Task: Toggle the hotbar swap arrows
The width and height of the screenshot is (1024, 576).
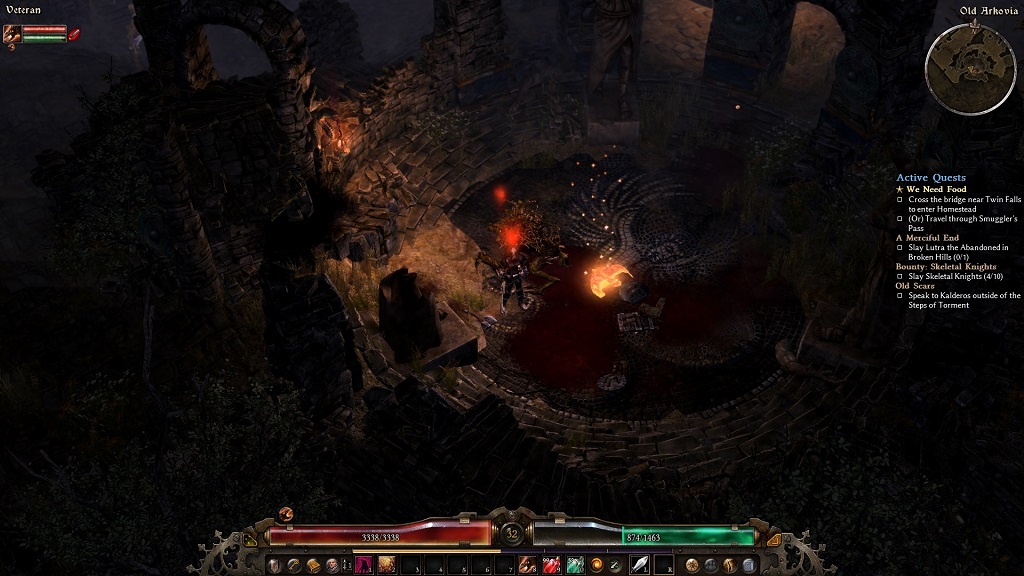Action: 347,565
